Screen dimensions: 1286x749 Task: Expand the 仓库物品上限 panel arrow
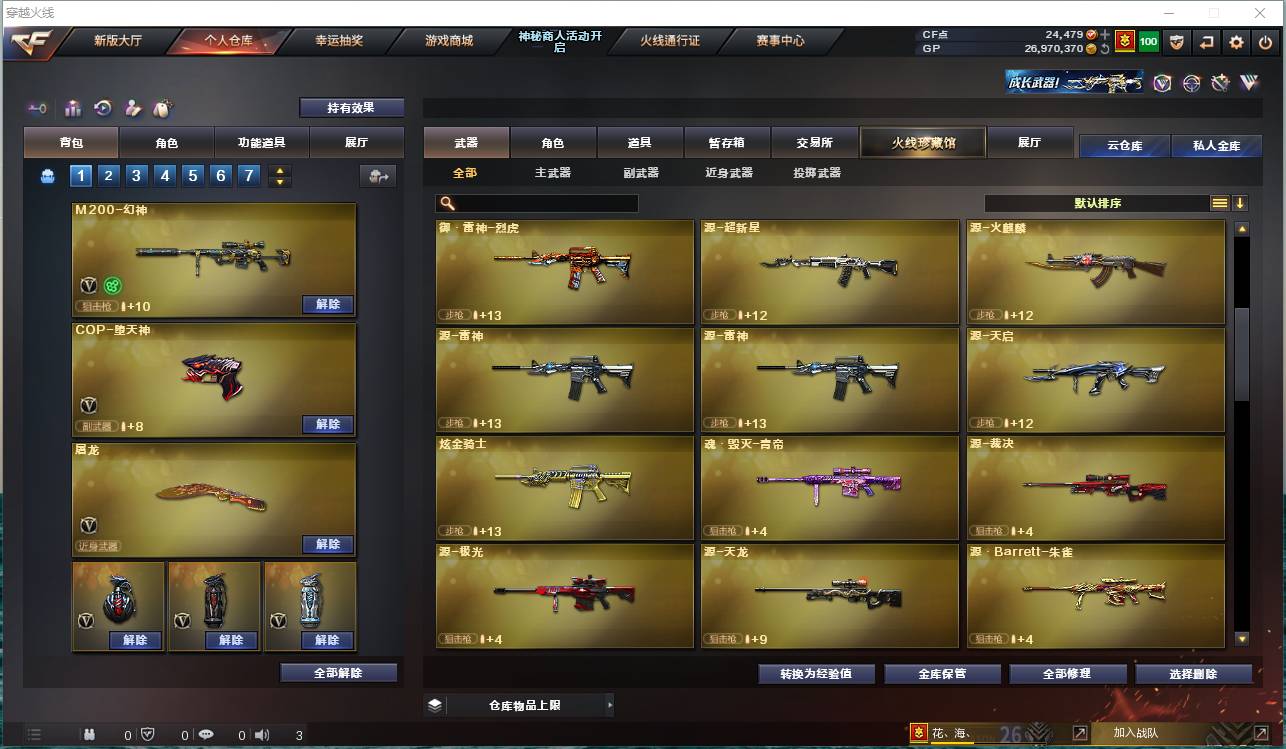click(x=610, y=705)
